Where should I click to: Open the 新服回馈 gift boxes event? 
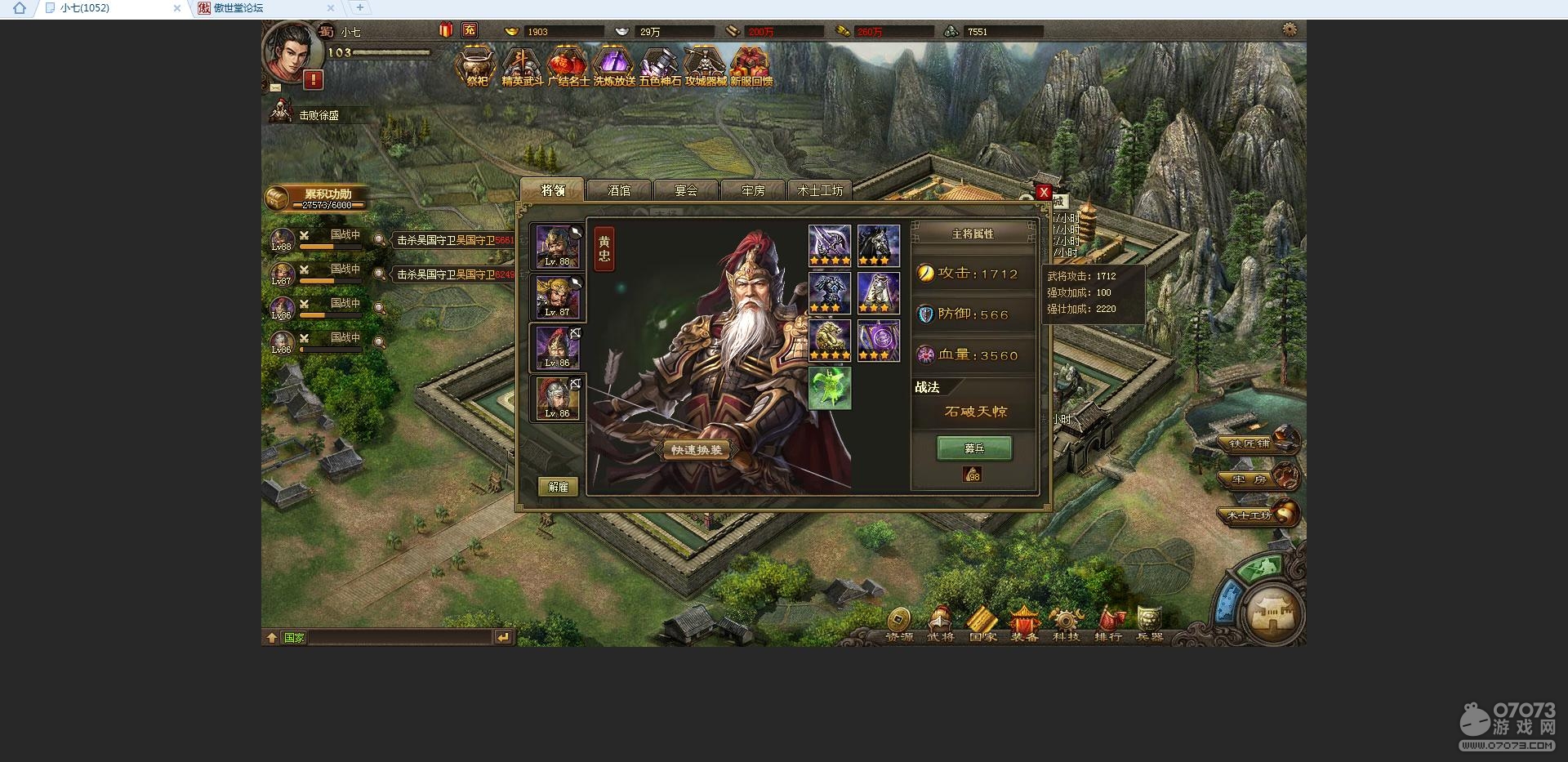tap(751, 65)
